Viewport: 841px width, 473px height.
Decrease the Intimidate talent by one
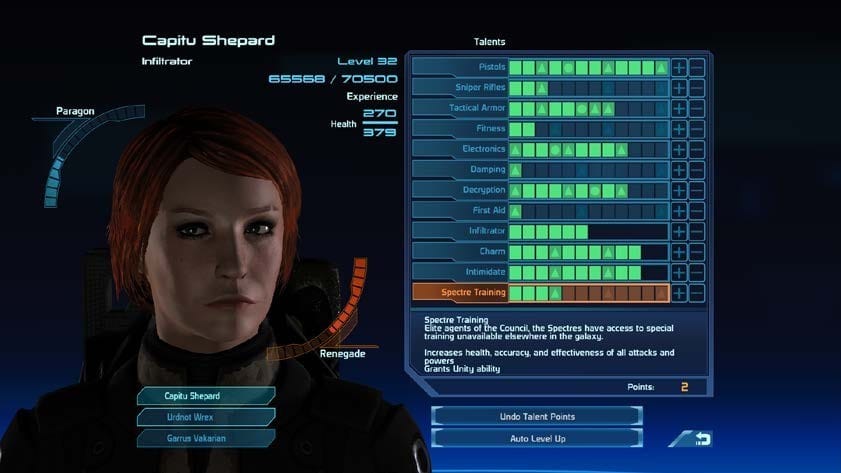click(x=697, y=272)
